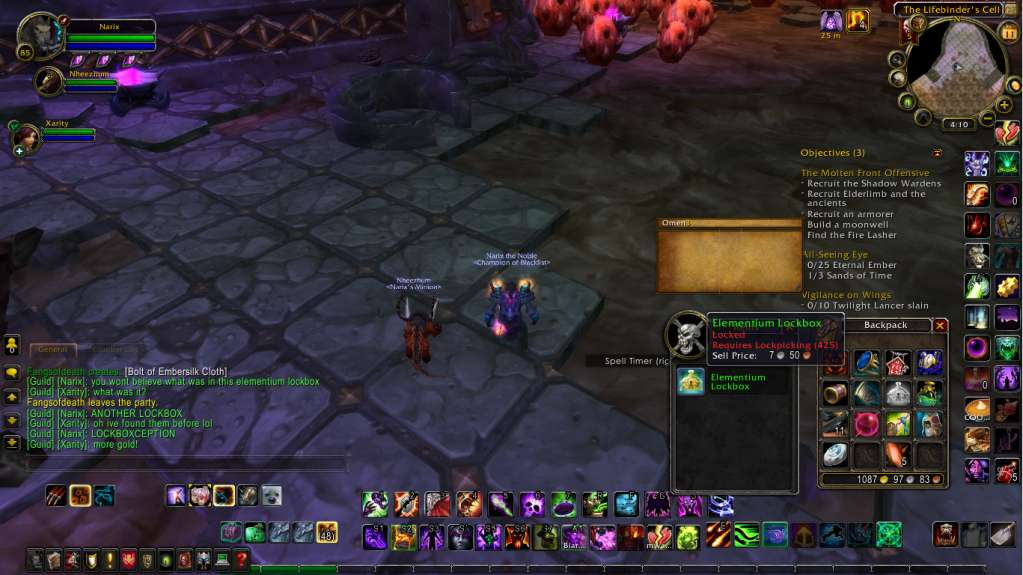This screenshot has height=575, width=1023.
Task: Close the Backpack window
Action: (940, 325)
